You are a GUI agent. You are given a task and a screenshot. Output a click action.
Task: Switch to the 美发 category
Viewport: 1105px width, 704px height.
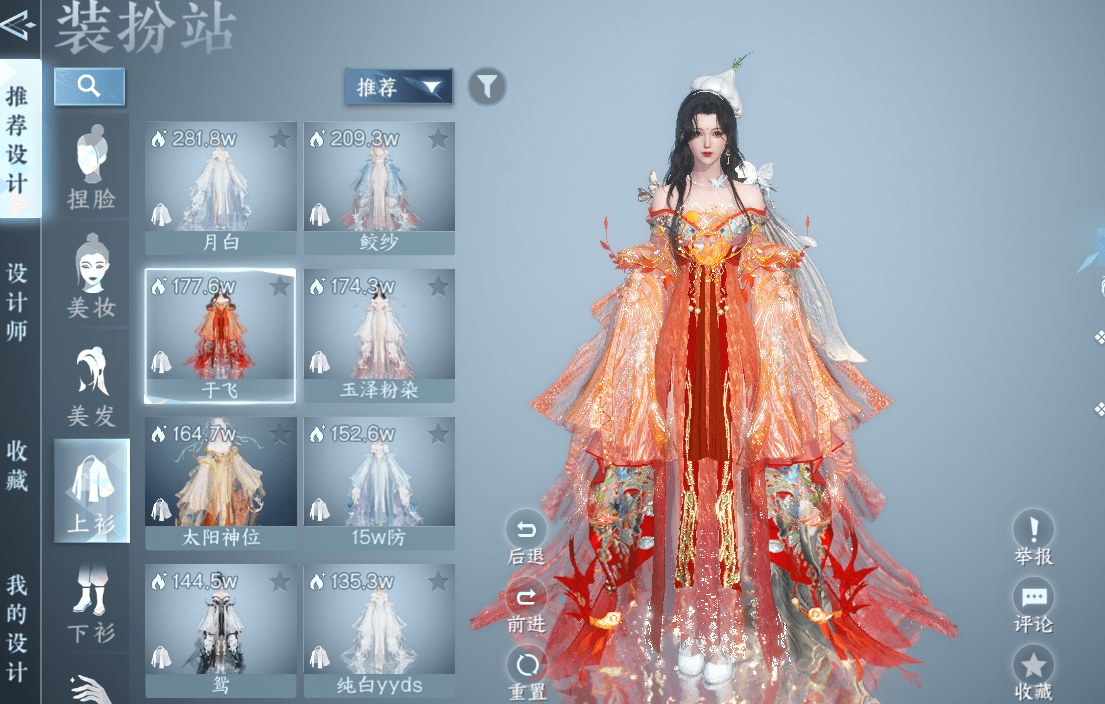click(91, 384)
